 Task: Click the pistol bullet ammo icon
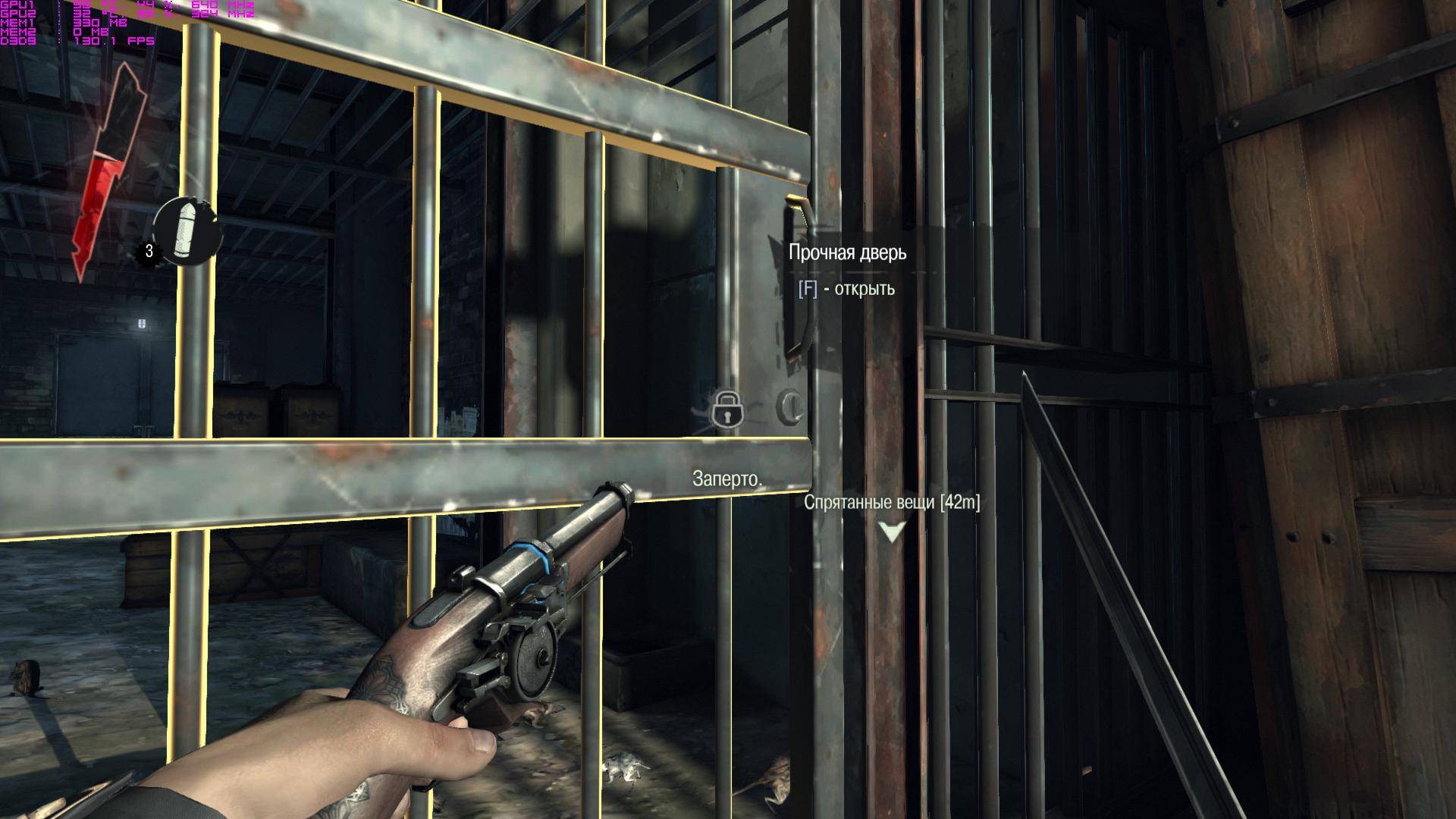tap(185, 231)
